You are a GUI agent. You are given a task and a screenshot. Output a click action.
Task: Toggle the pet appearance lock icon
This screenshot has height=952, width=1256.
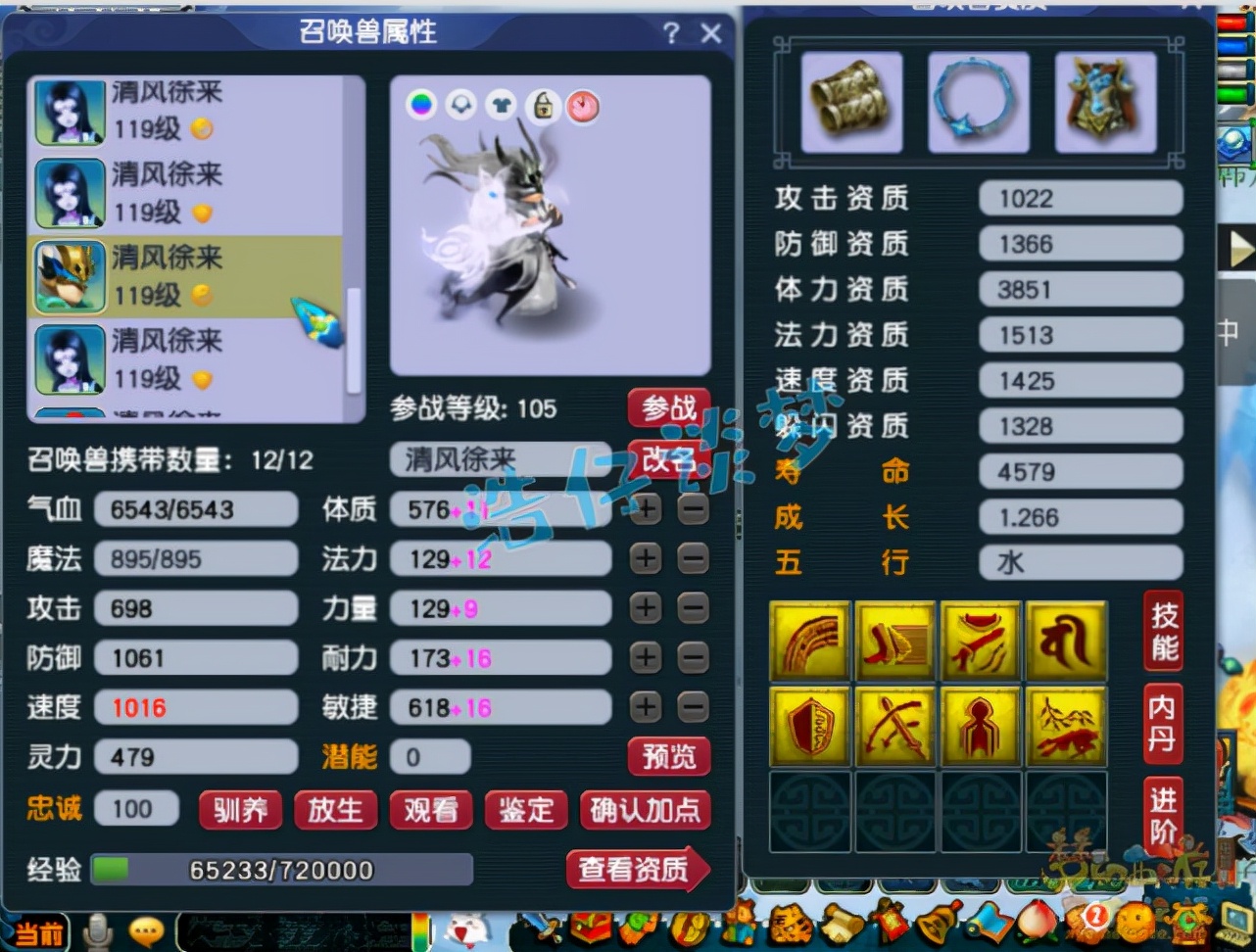click(x=542, y=105)
